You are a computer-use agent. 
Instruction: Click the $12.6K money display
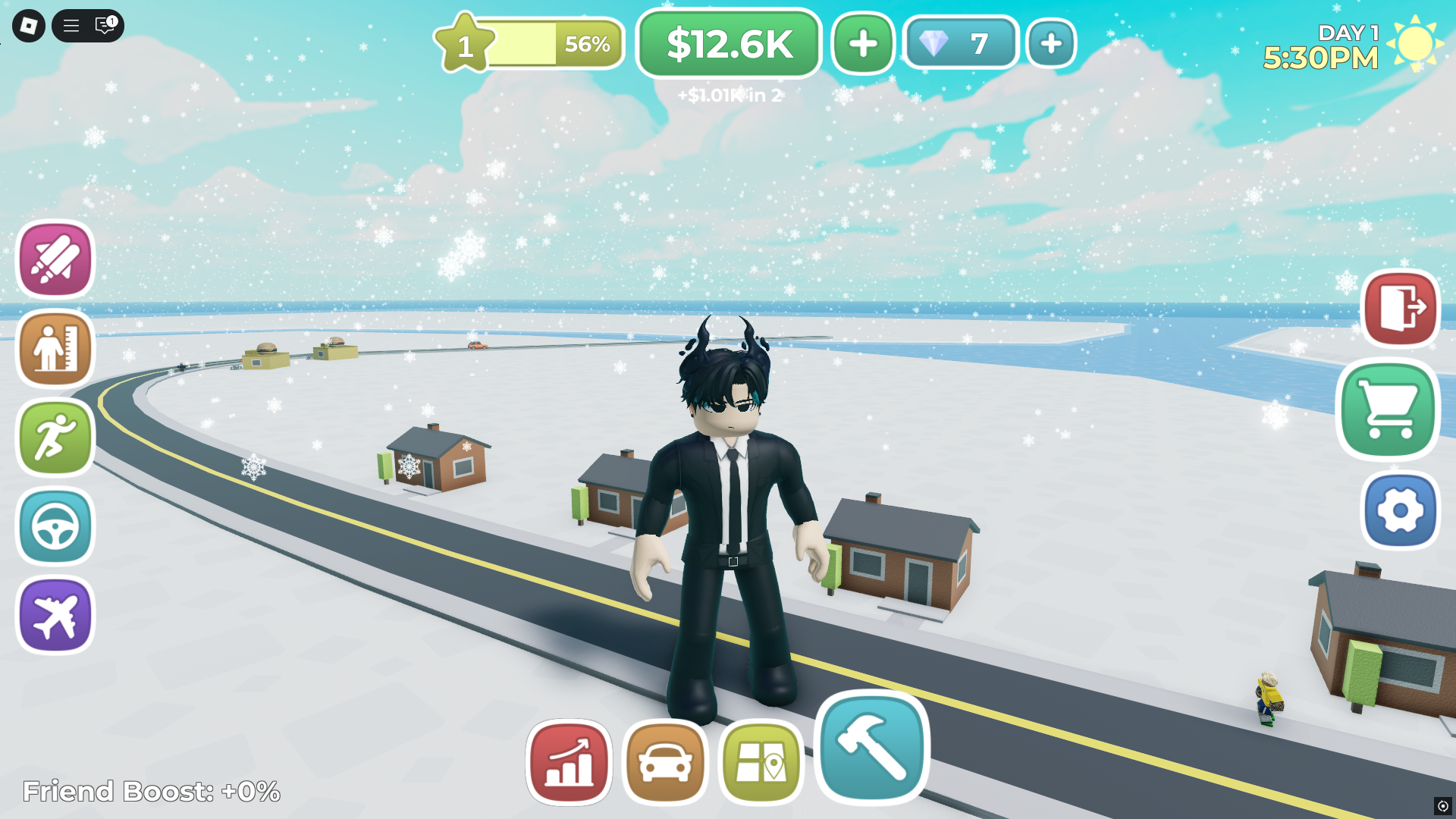pos(728,43)
